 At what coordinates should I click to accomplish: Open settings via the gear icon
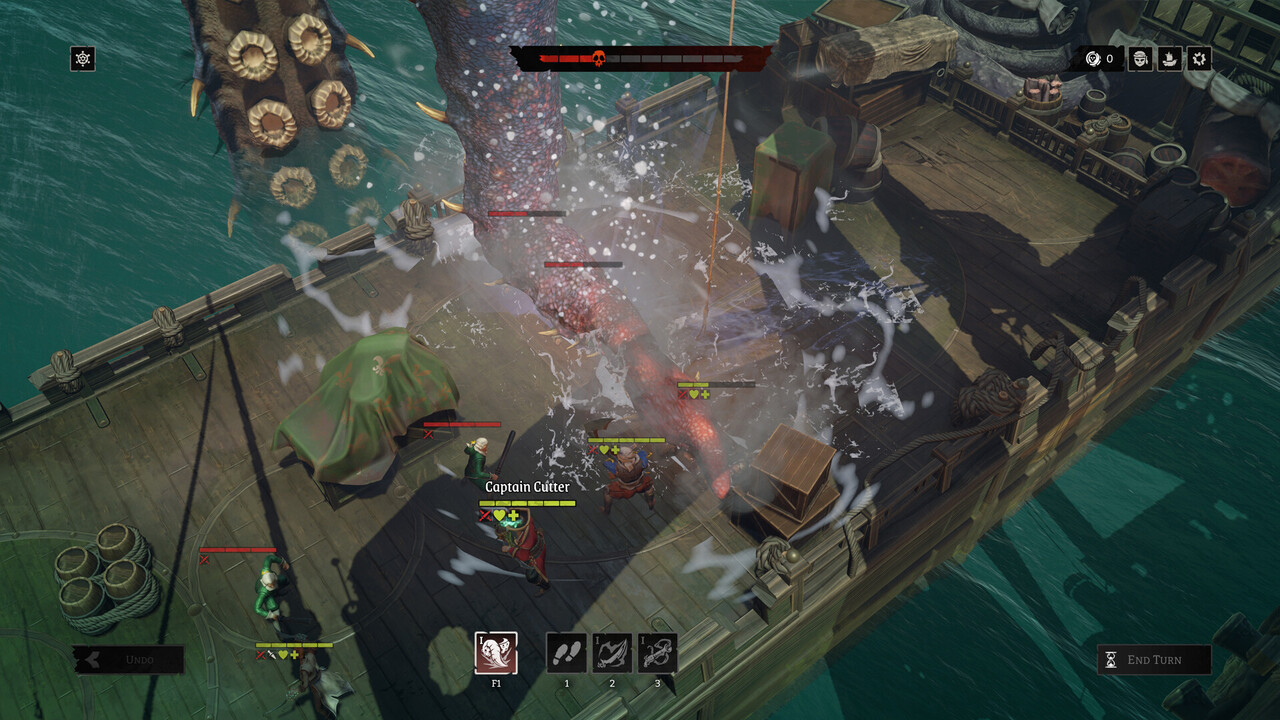[1199, 59]
